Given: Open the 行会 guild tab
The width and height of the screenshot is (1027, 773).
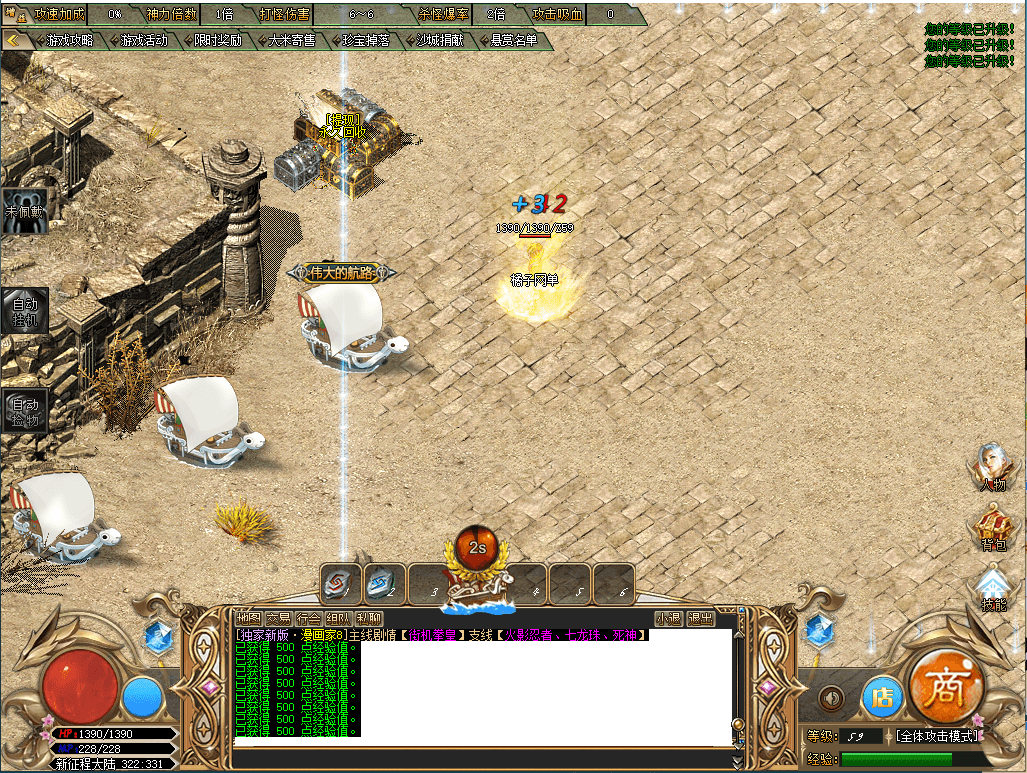Looking at the screenshot, I should point(308,619).
